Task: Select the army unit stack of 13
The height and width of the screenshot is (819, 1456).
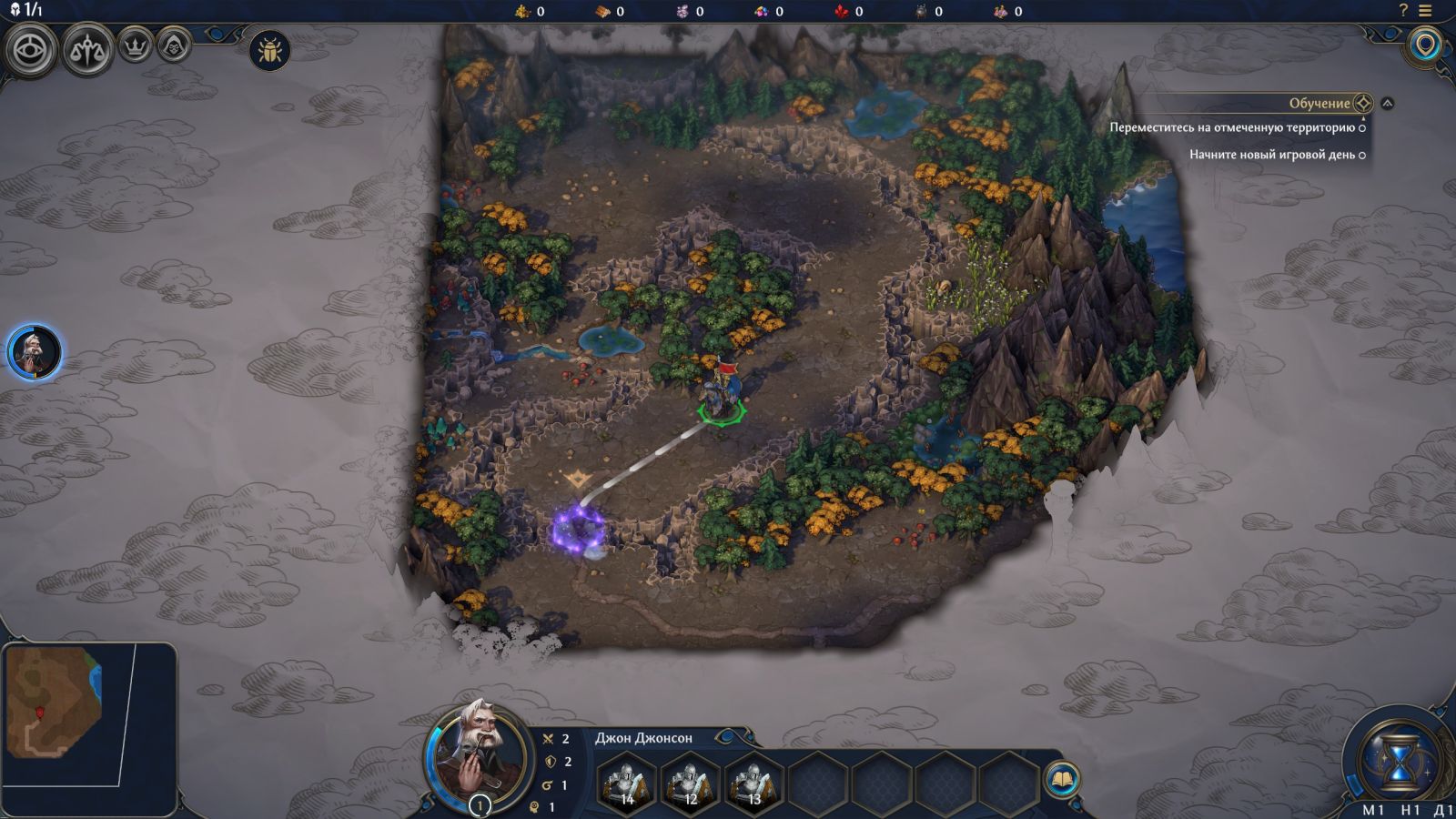Action: coord(753,783)
